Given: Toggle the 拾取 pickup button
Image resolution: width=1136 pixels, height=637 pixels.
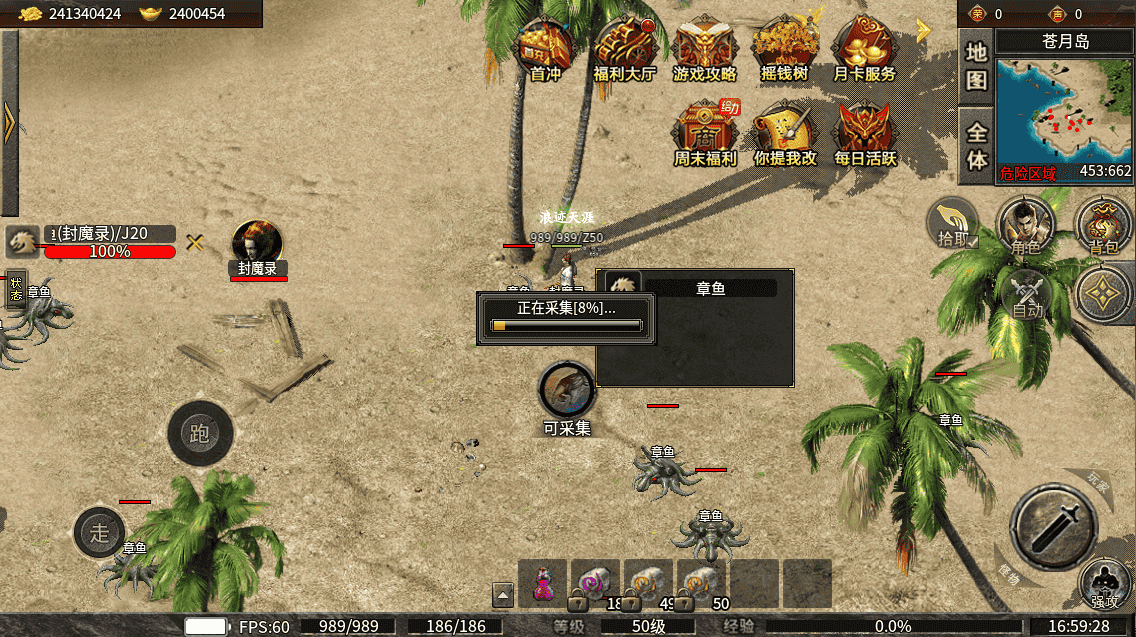Looking at the screenshot, I should [x=952, y=223].
